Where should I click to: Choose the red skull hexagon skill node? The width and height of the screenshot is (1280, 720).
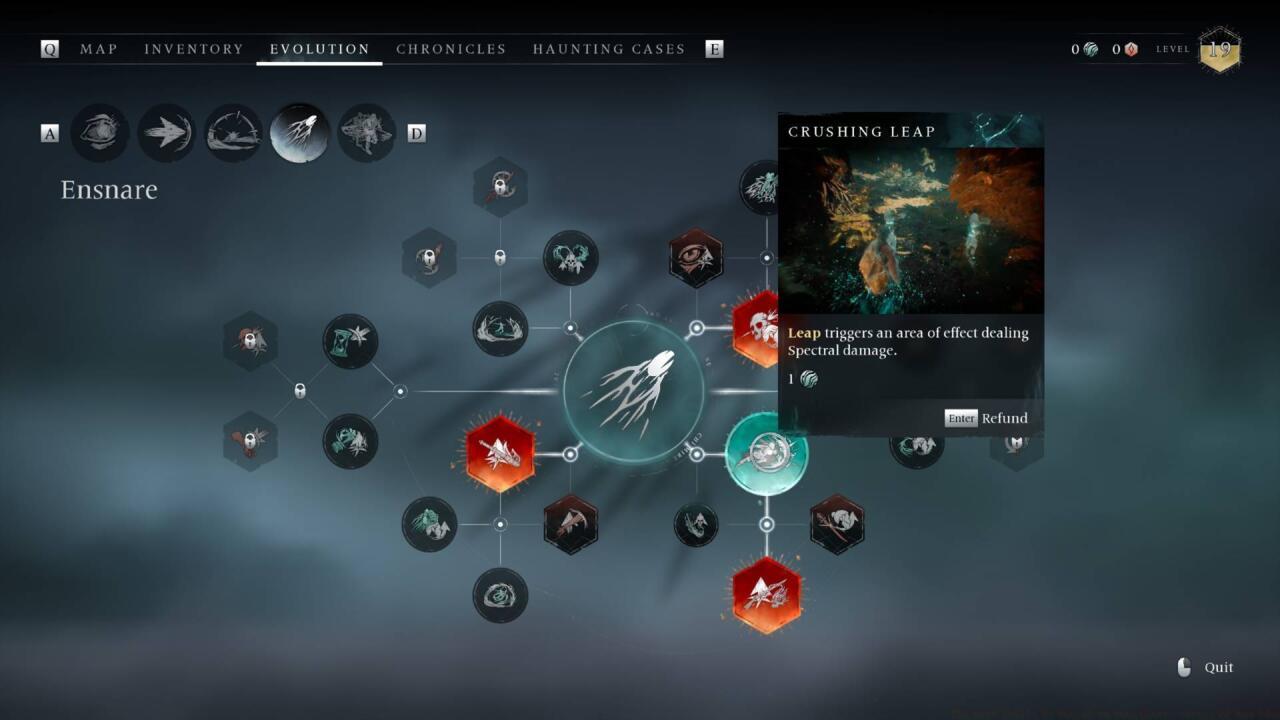(758, 328)
